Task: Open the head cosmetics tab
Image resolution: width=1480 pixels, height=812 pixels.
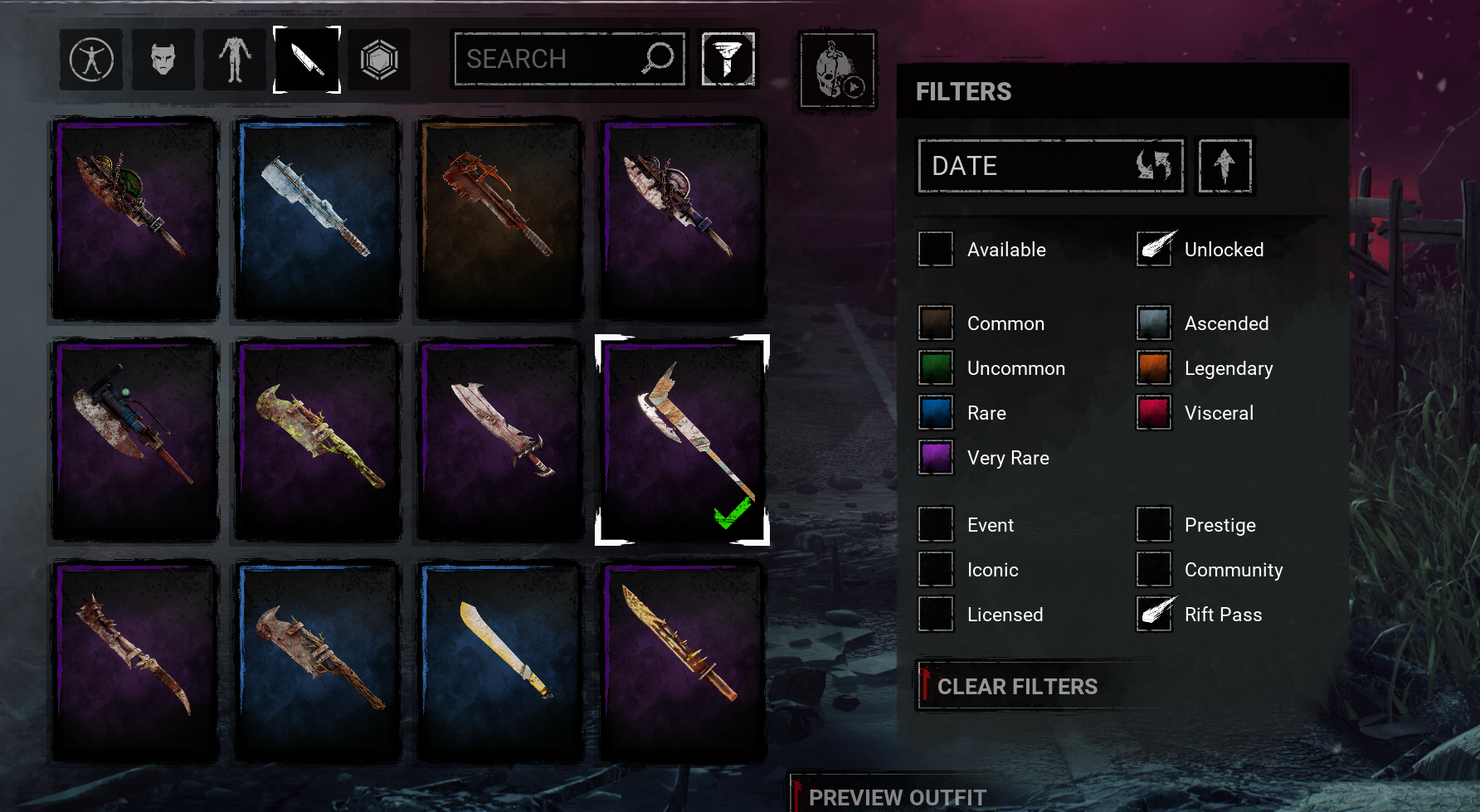Action: coord(163,60)
